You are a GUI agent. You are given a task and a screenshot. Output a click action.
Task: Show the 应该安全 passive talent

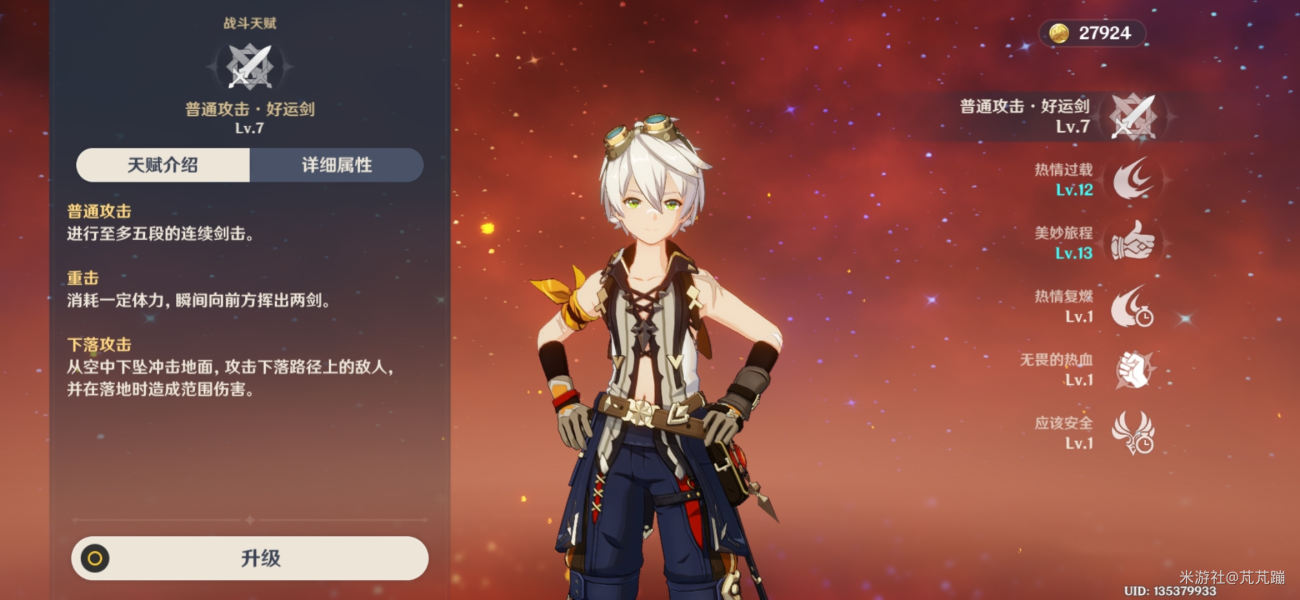1133,432
